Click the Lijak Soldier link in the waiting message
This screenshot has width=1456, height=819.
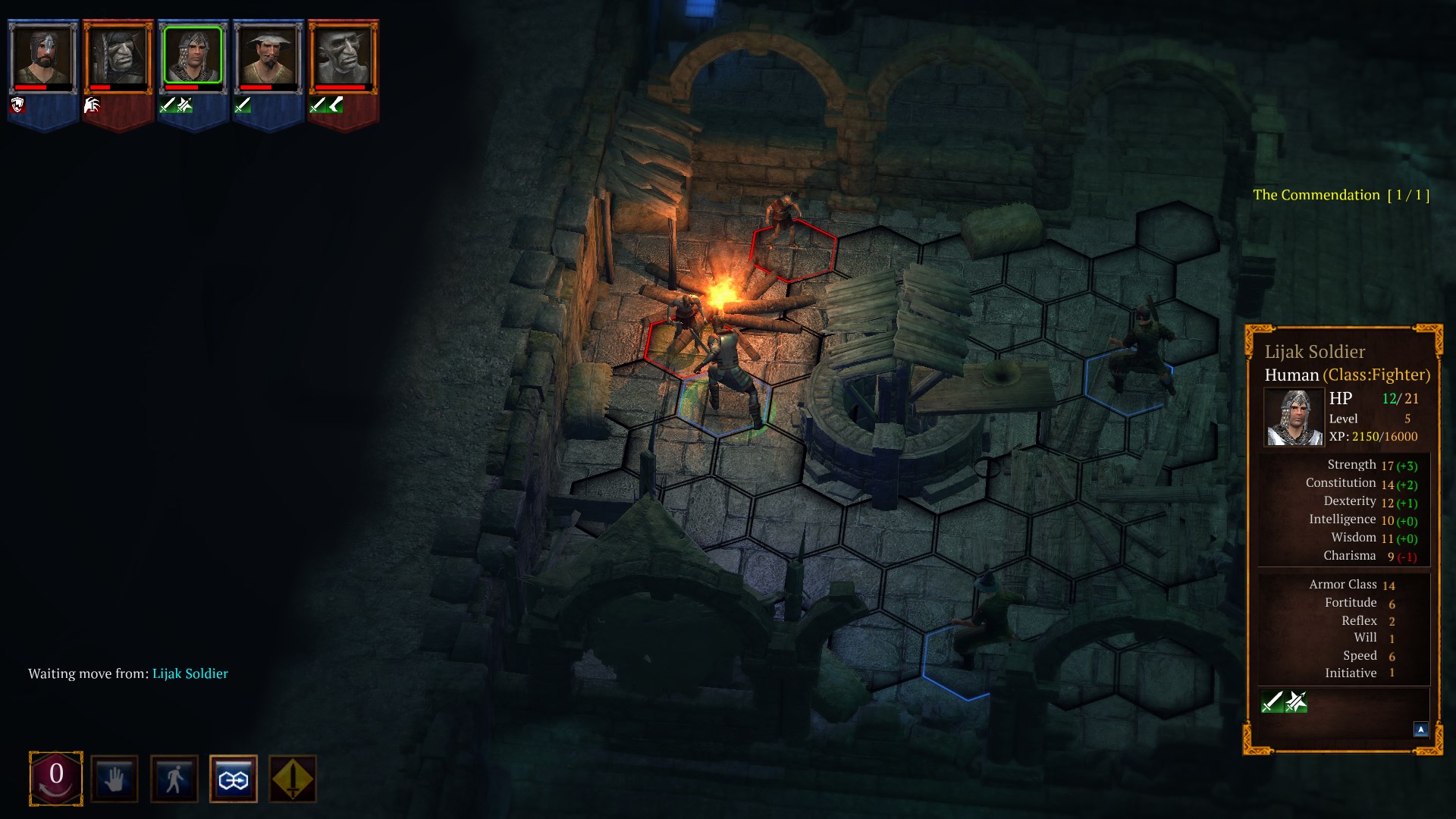190,673
